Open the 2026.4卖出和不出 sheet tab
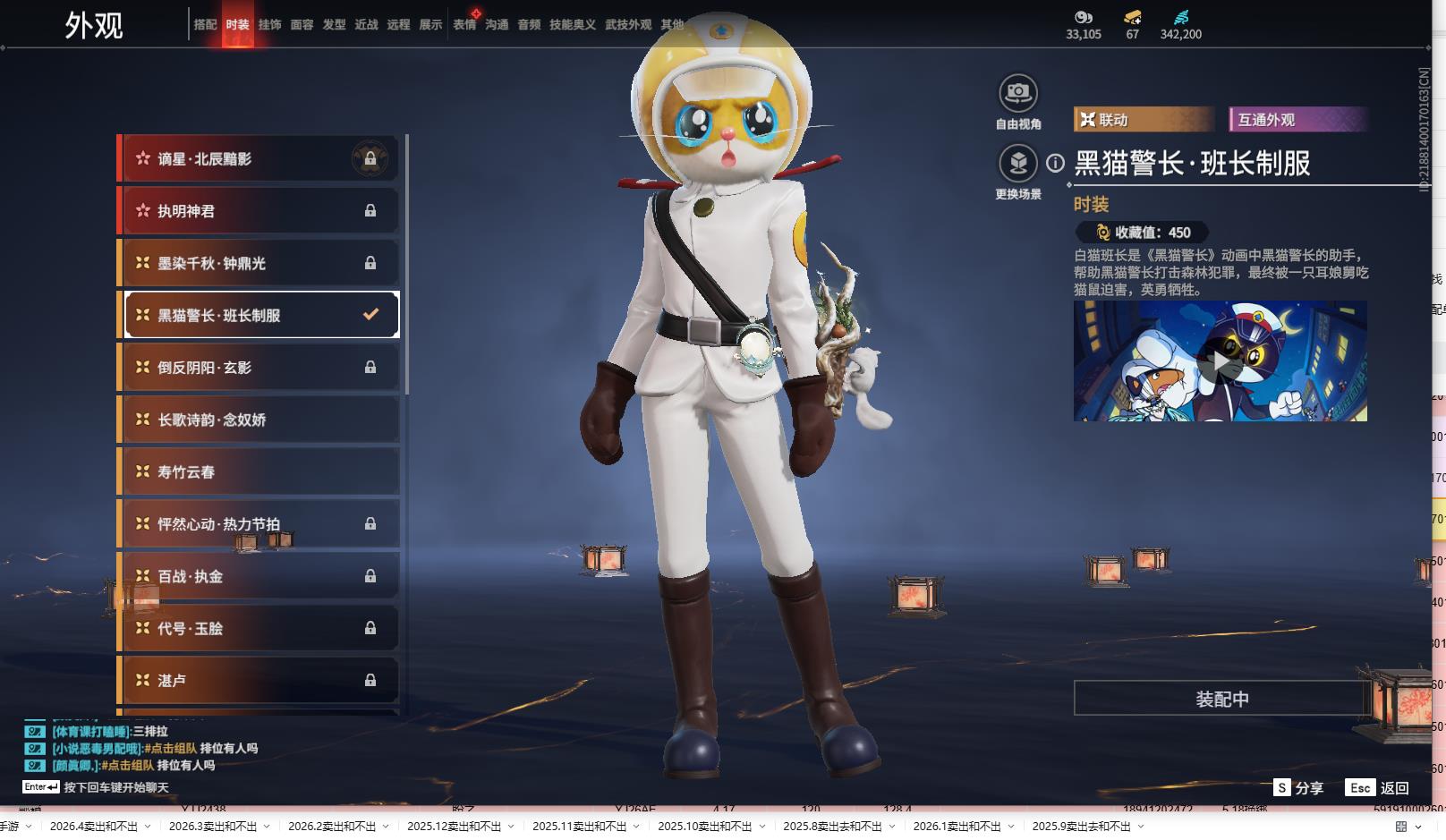Viewport: 1446px width, 840px height. click(x=94, y=827)
